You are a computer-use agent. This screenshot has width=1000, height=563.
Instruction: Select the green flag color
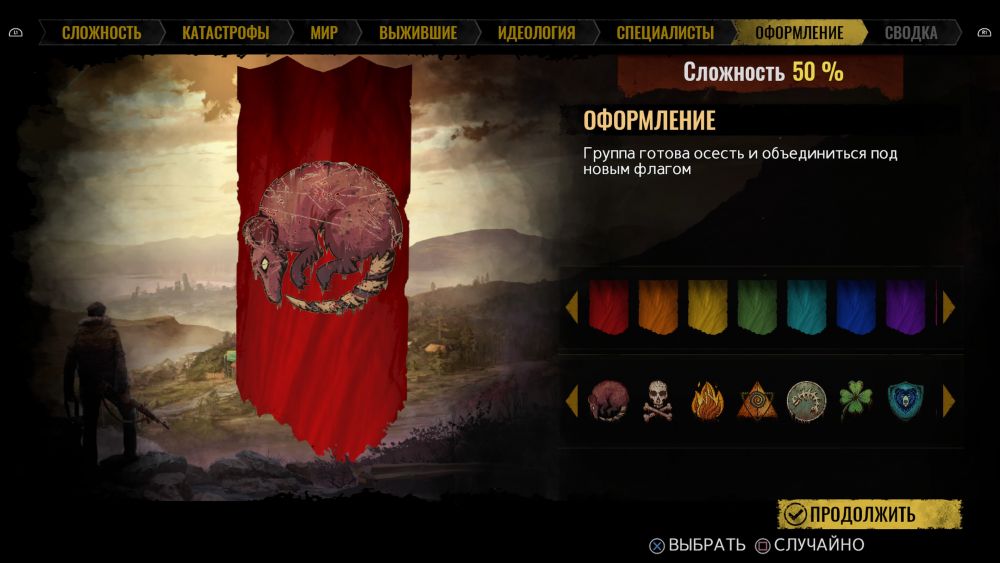click(757, 306)
